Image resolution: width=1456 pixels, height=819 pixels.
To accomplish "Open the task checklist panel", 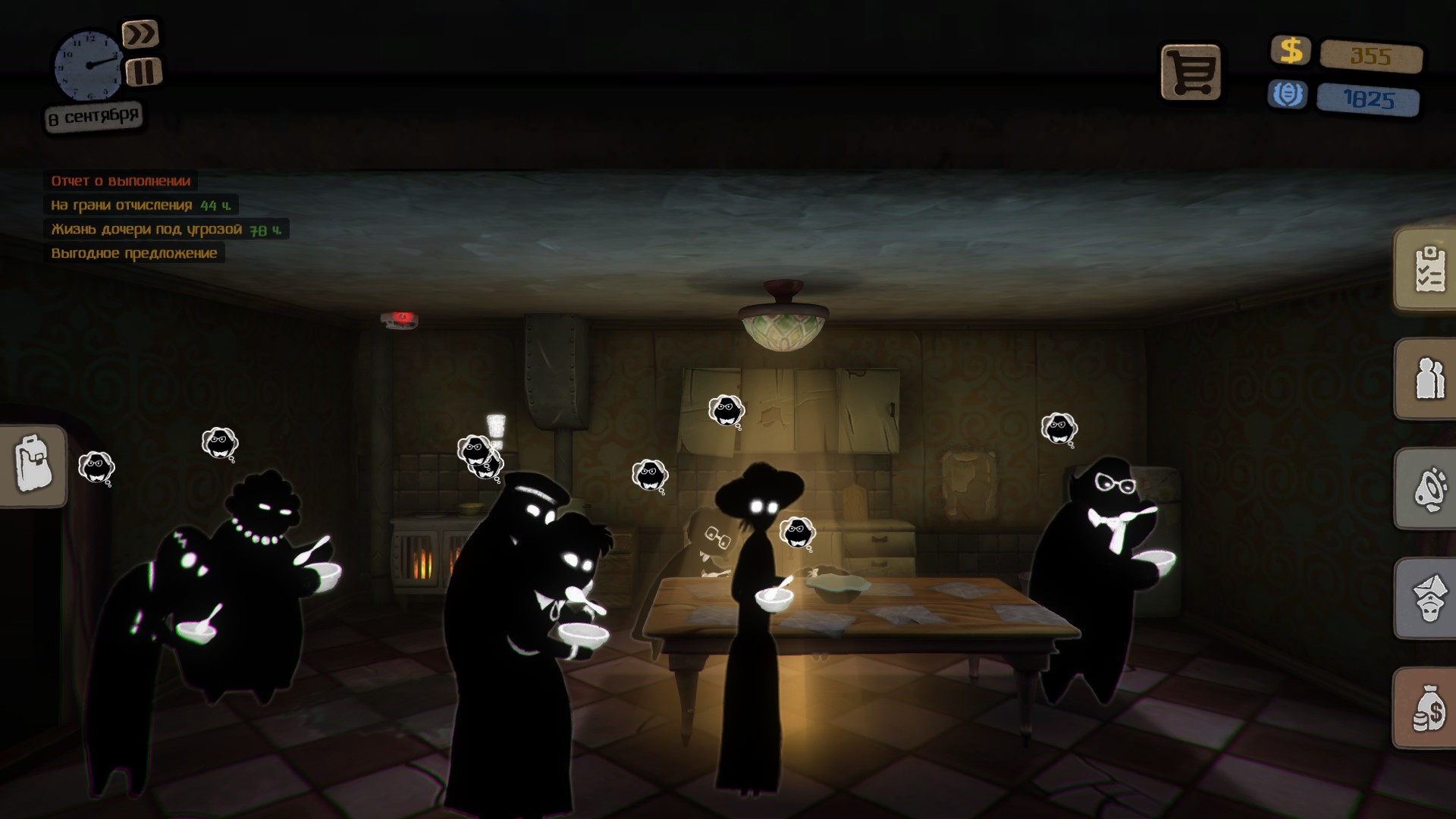I will pos(1428,270).
